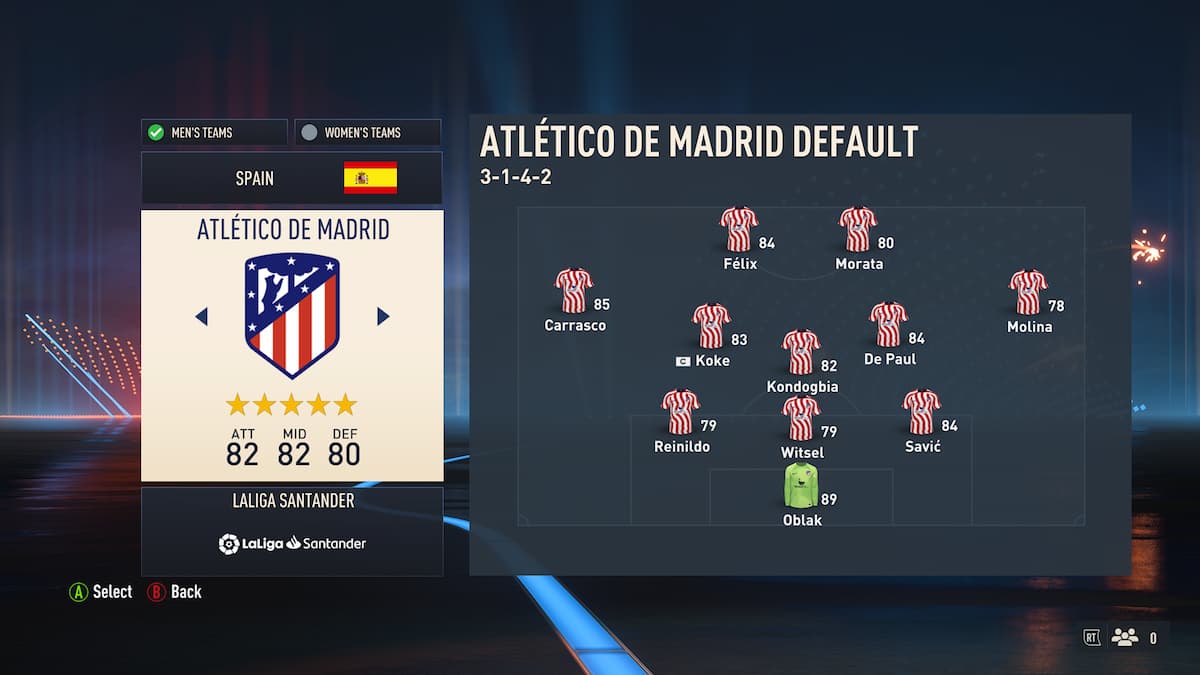Open the LaLiga Santander league selector

tap(292, 531)
